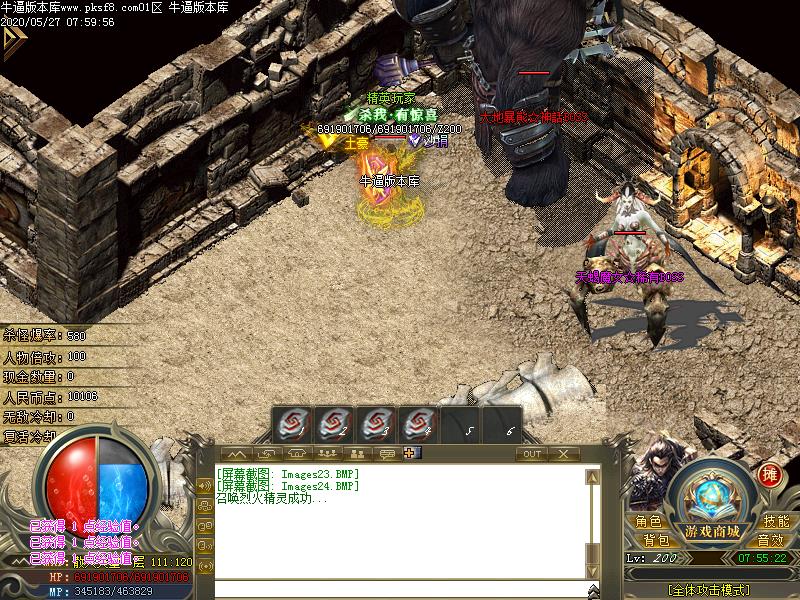Viewport: 800px width, 600px height.
Task: Click the orange plus icon above chat
Action: pos(409,454)
